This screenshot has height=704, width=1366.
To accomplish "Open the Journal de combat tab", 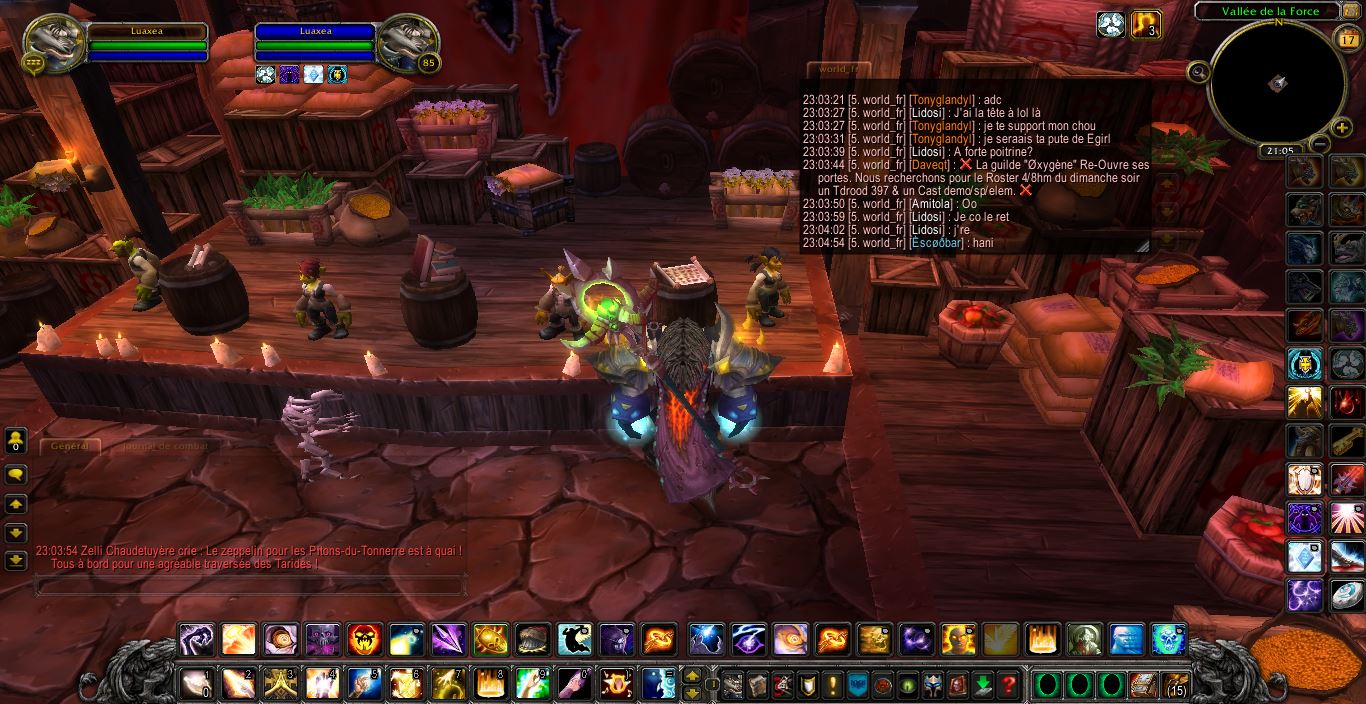I will (x=166, y=446).
